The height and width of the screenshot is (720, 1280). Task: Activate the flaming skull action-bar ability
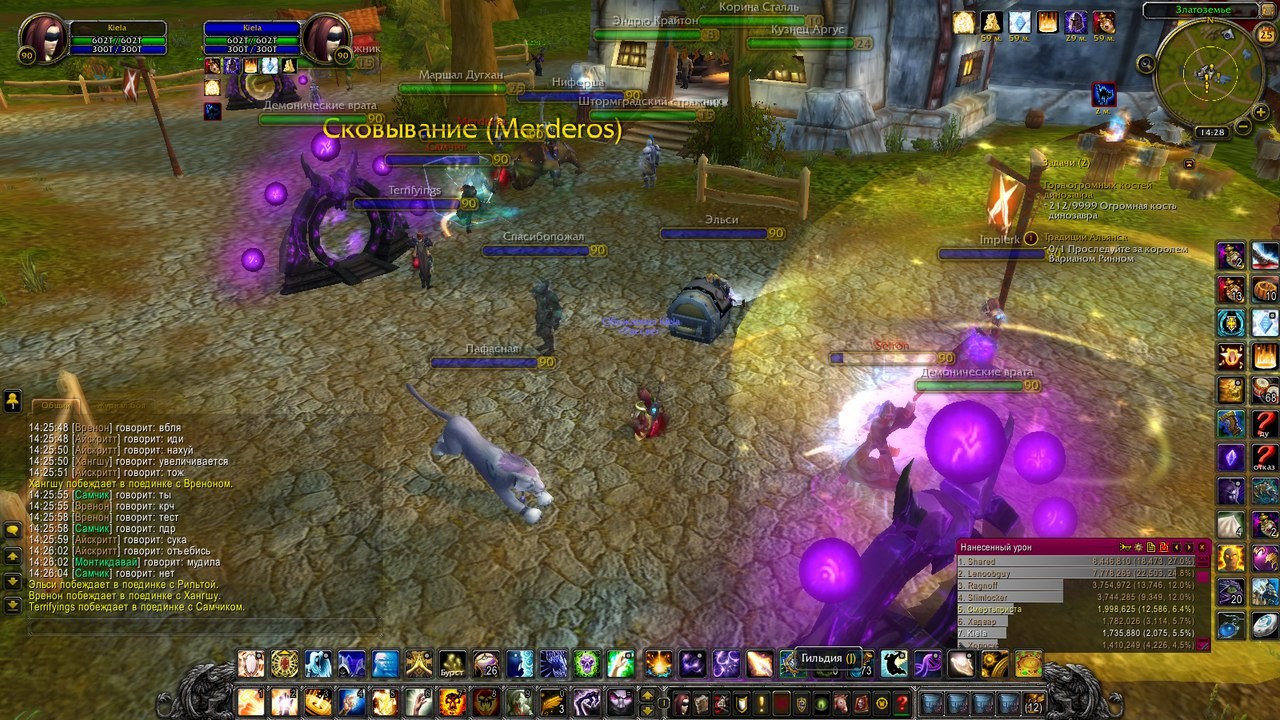[453, 702]
